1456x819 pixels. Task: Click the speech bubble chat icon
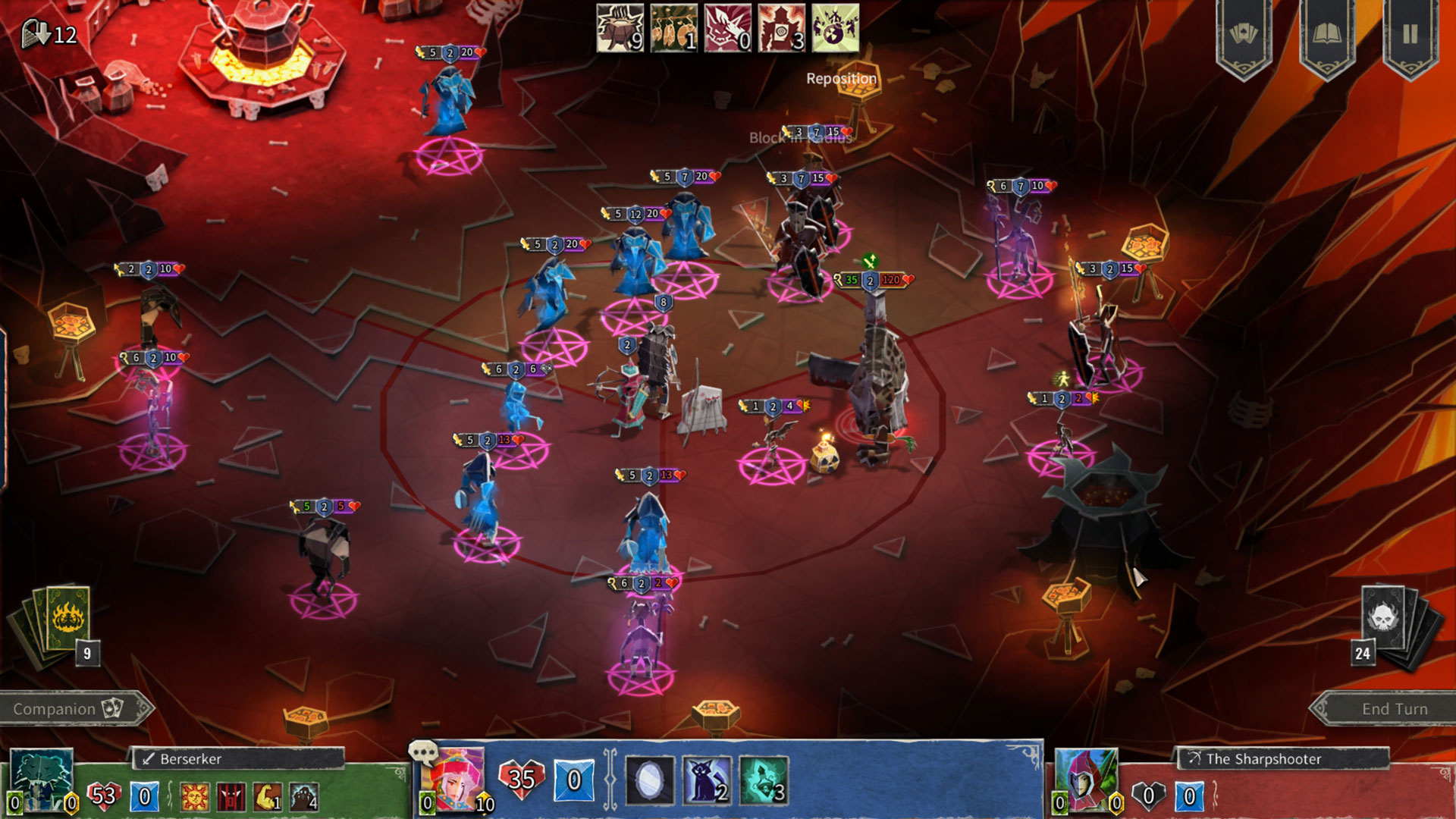(422, 752)
